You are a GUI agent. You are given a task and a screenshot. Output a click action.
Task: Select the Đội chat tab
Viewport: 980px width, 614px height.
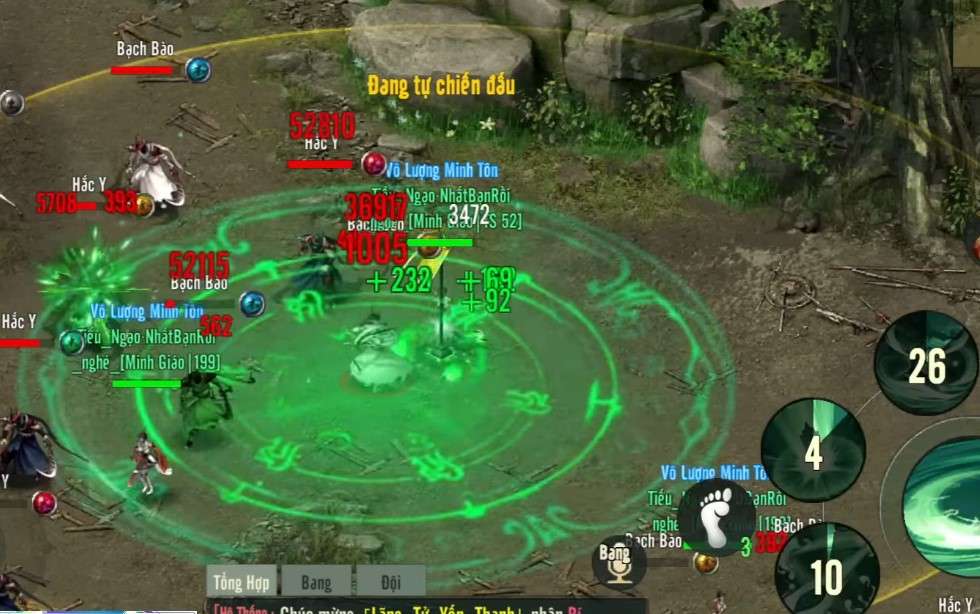click(x=391, y=582)
